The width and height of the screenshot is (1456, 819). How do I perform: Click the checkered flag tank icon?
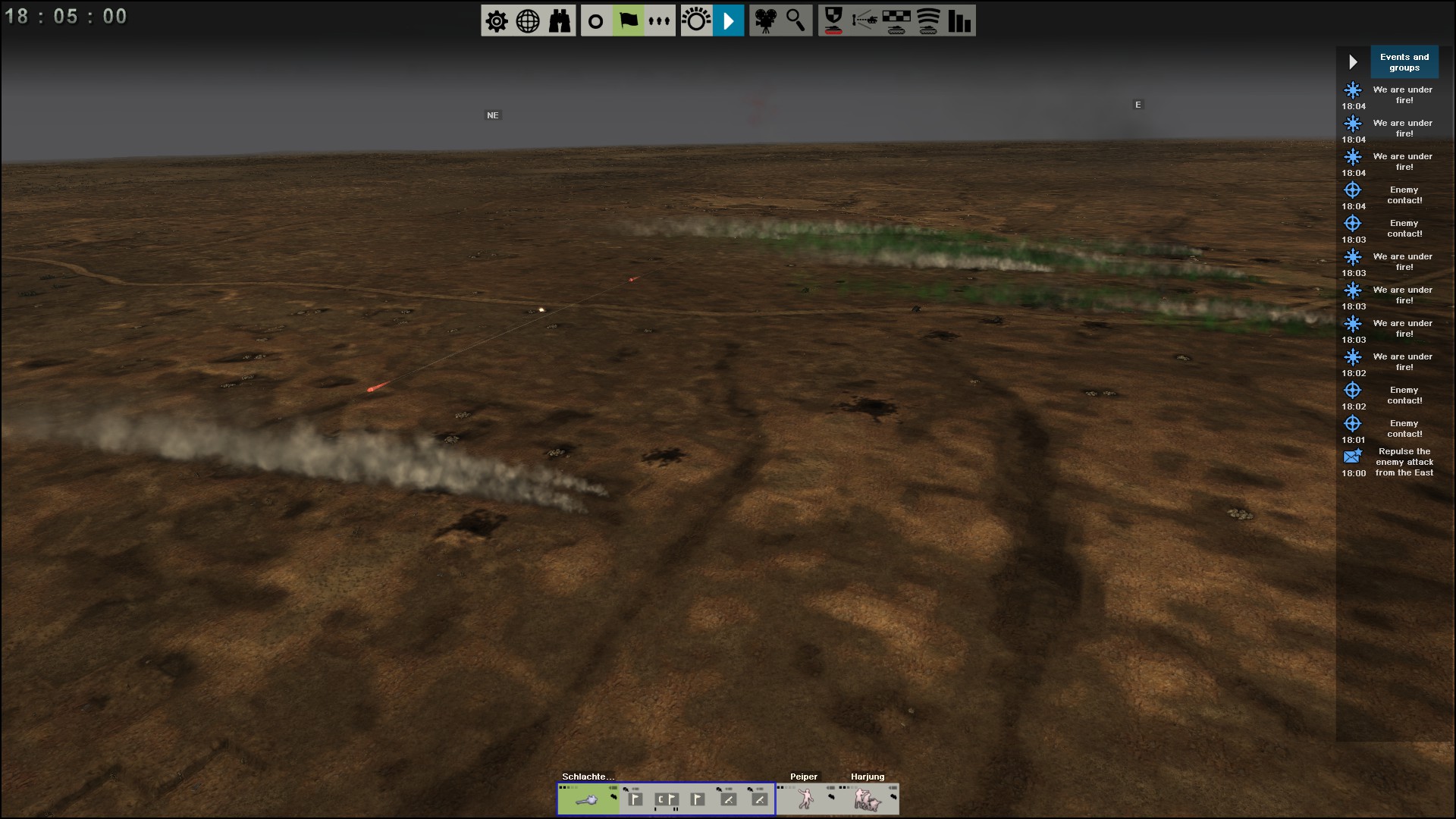point(896,21)
